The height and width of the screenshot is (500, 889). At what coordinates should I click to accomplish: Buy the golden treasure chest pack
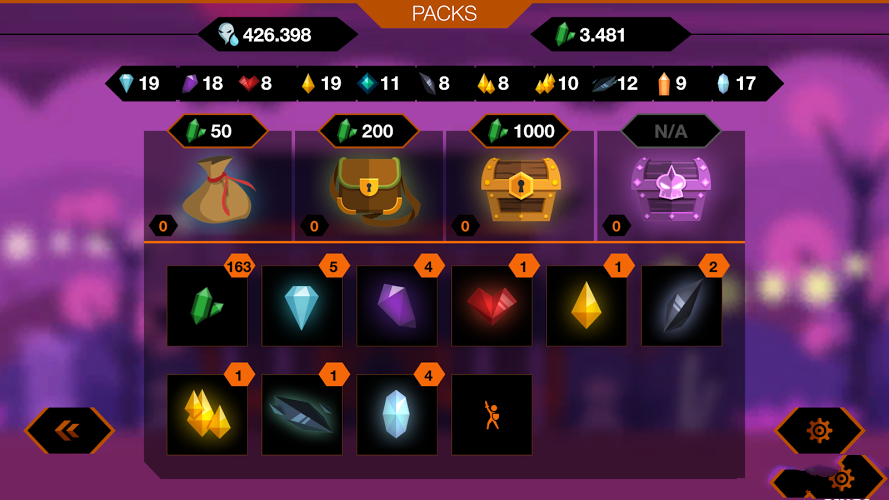pos(520,188)
